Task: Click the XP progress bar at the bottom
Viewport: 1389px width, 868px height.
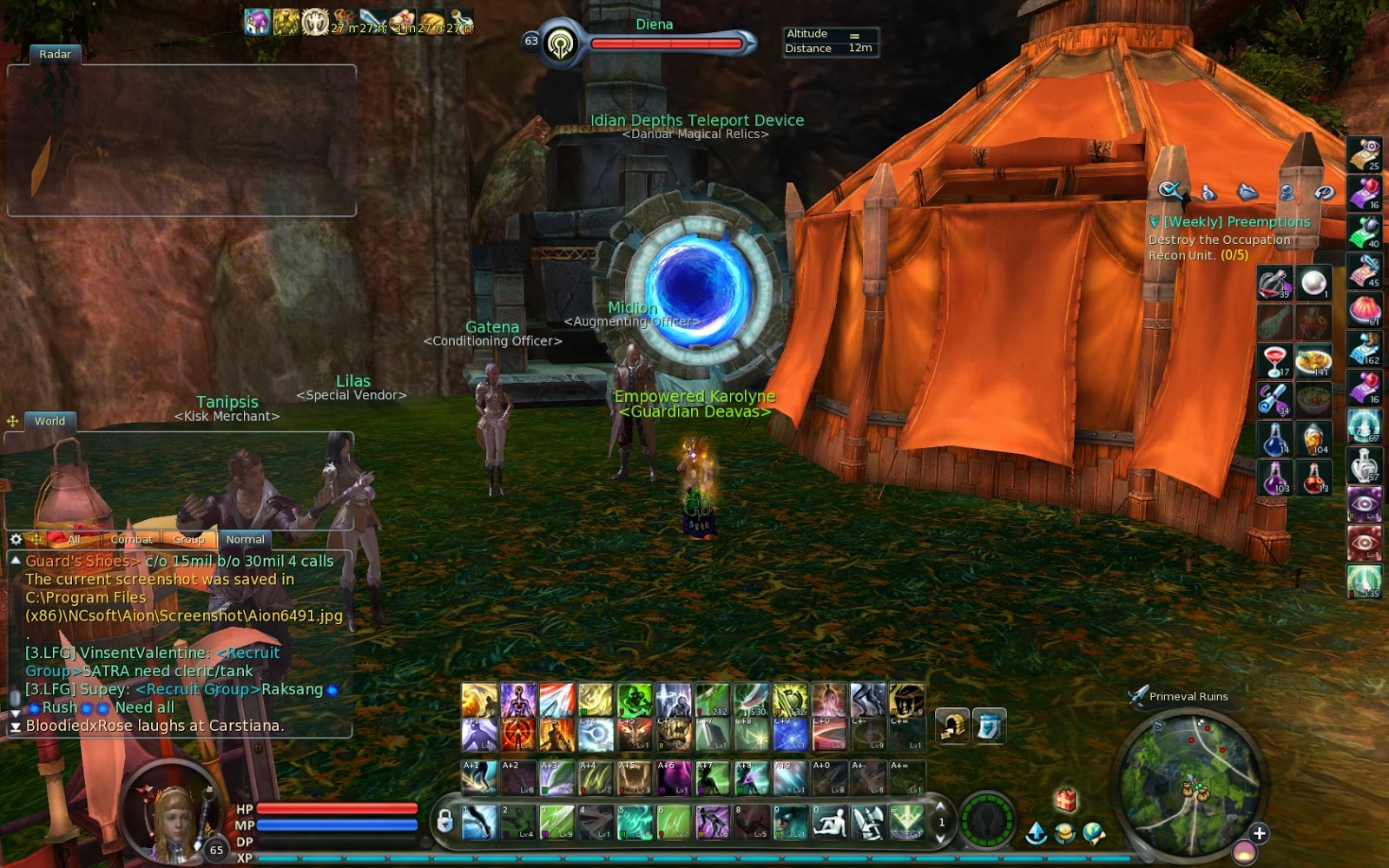Action: (x=608, y=859)
